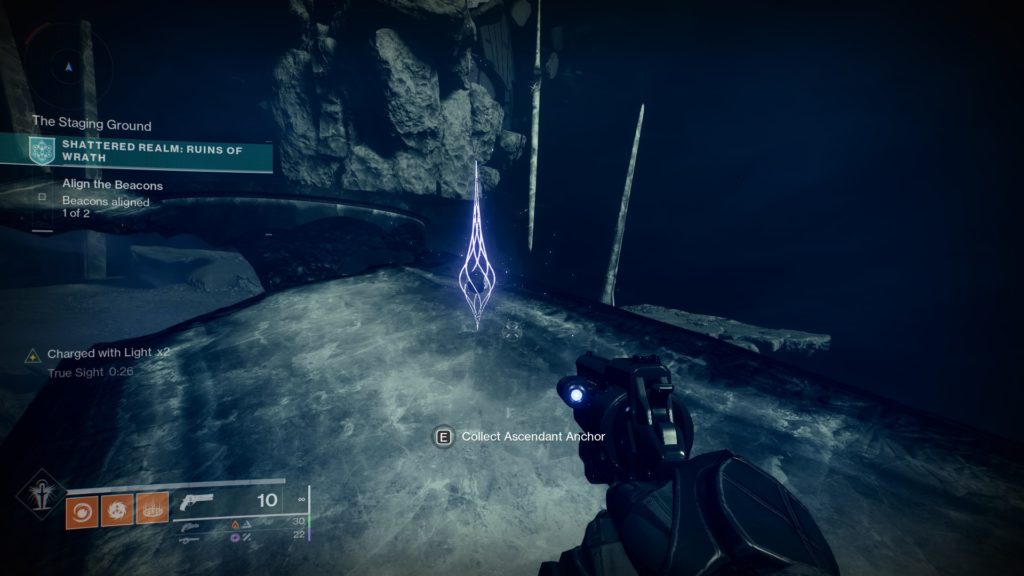Click the circular radar
This screenshot has height=576, width=1024.
click(x=67, y=65)
